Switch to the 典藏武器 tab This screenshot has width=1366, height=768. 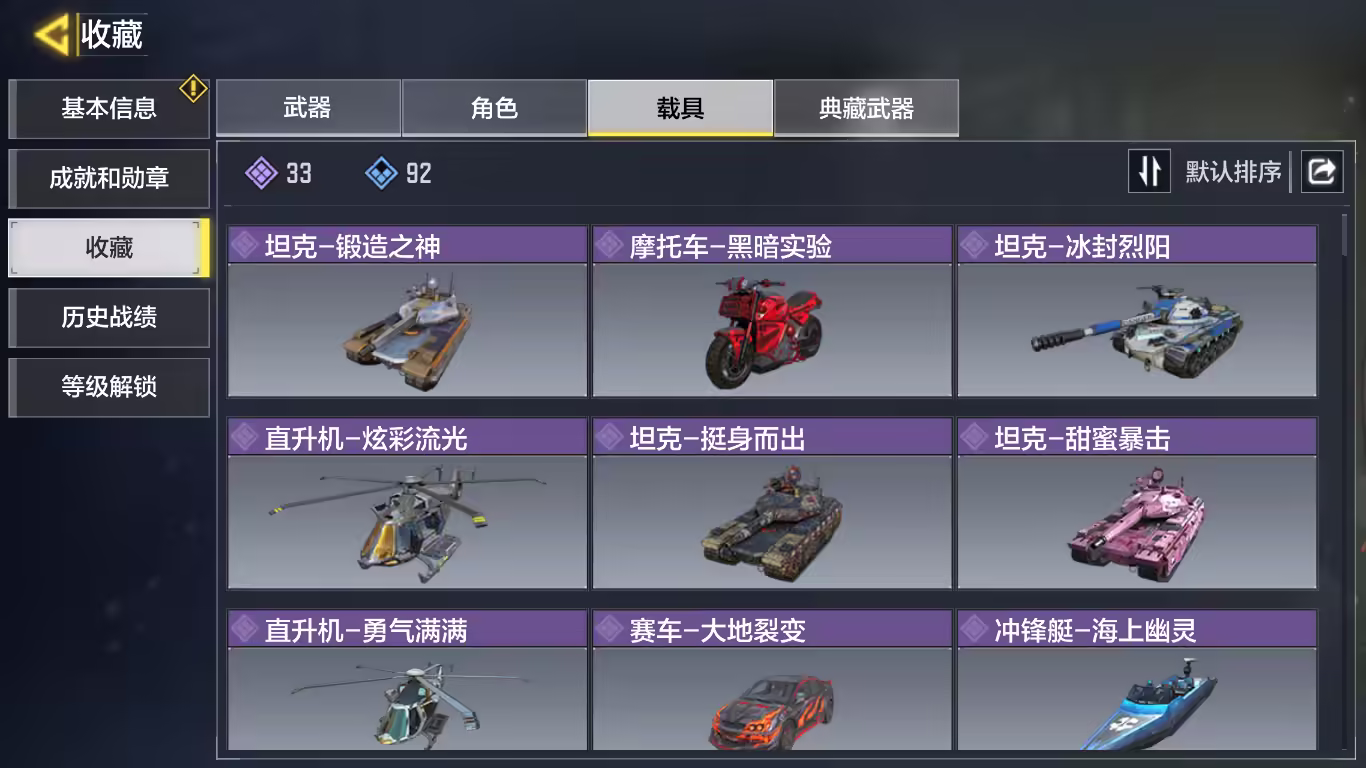click(x=866, y=108)
